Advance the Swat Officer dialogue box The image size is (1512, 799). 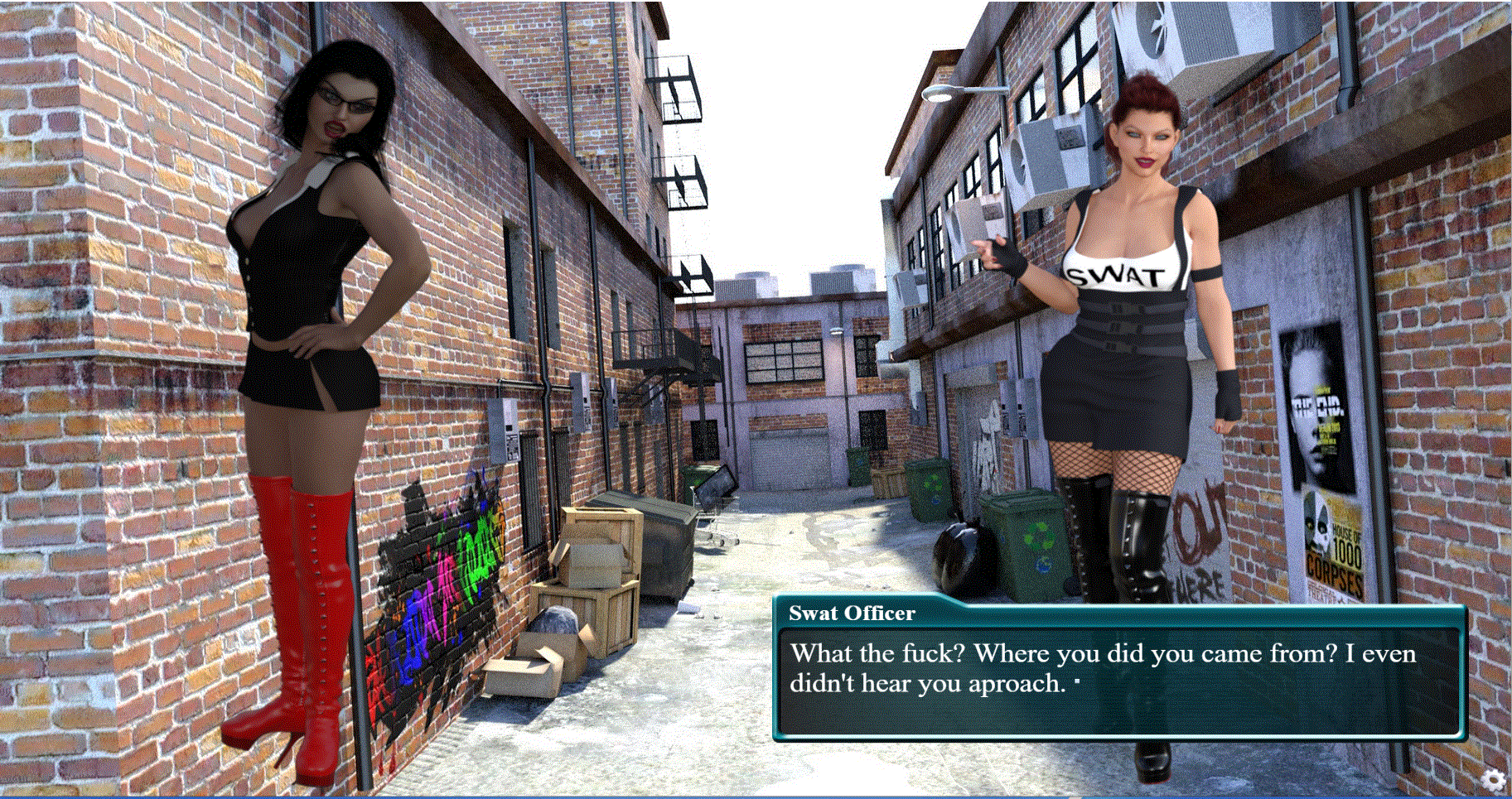coord(1118,681)
